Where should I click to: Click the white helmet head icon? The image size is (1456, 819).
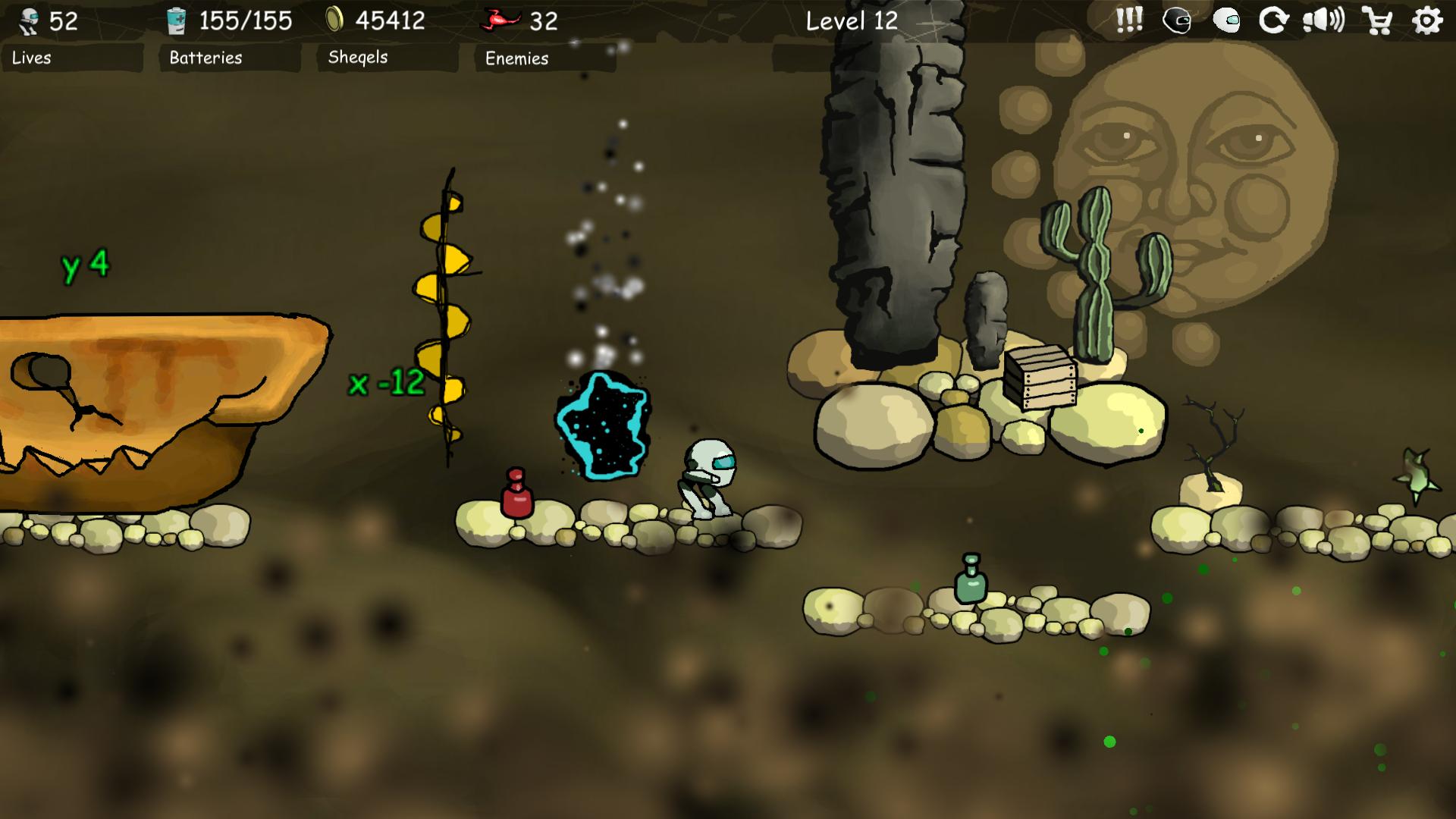tap(1228, 21)
